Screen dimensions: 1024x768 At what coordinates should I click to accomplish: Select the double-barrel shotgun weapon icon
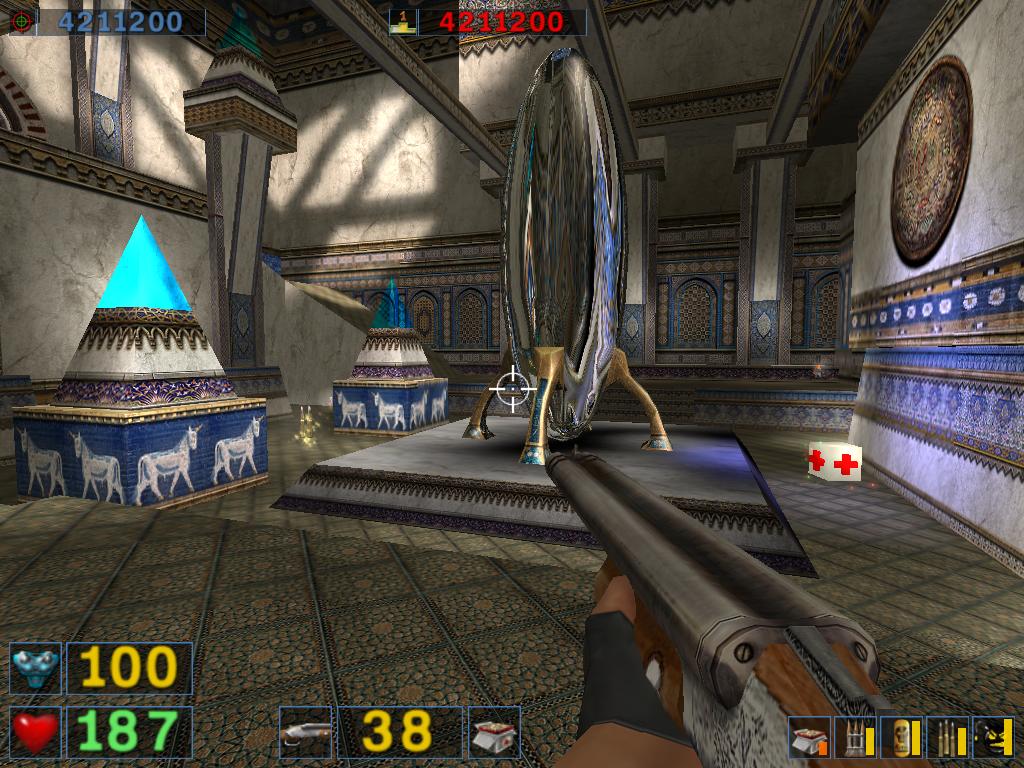(305, 731)
